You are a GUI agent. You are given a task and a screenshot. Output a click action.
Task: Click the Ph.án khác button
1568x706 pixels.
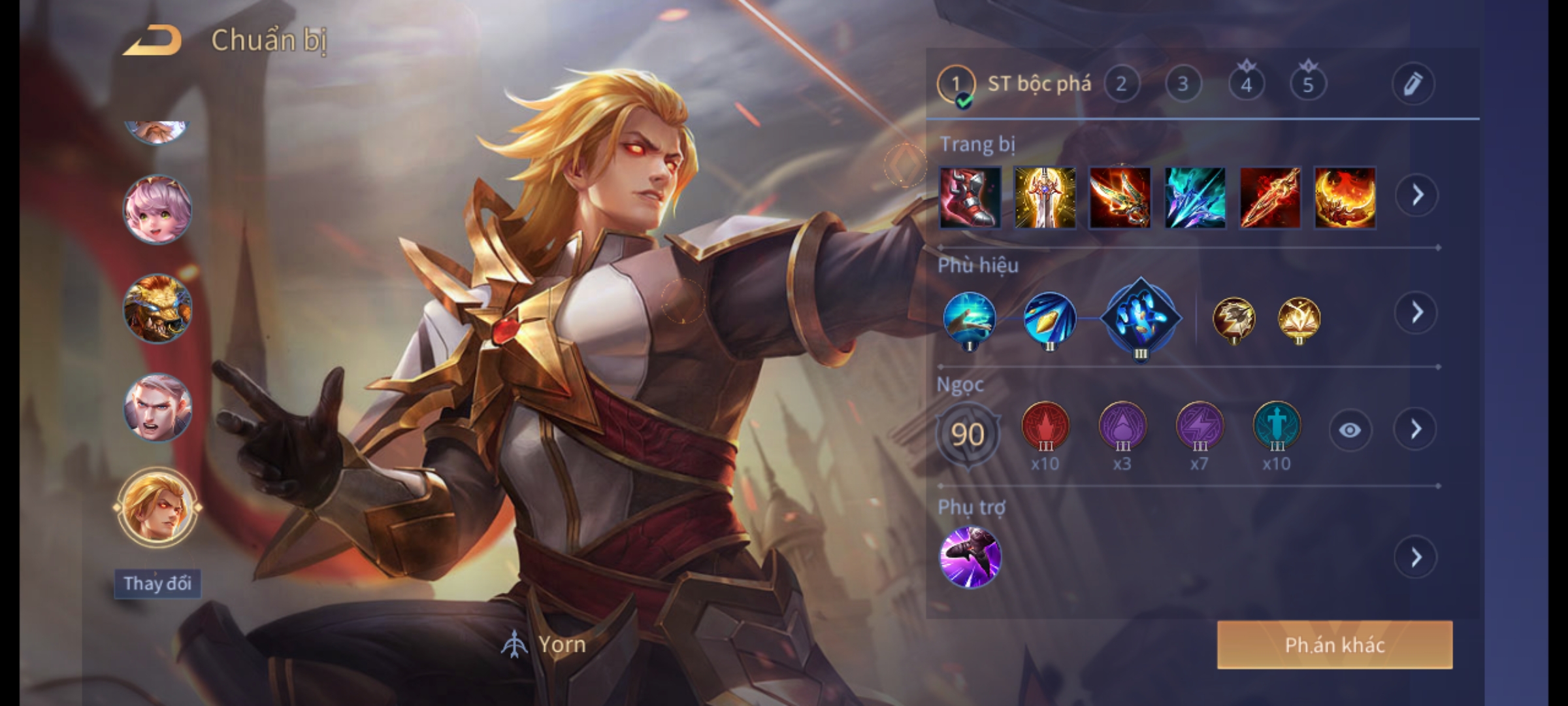(x=1335, y=645)
